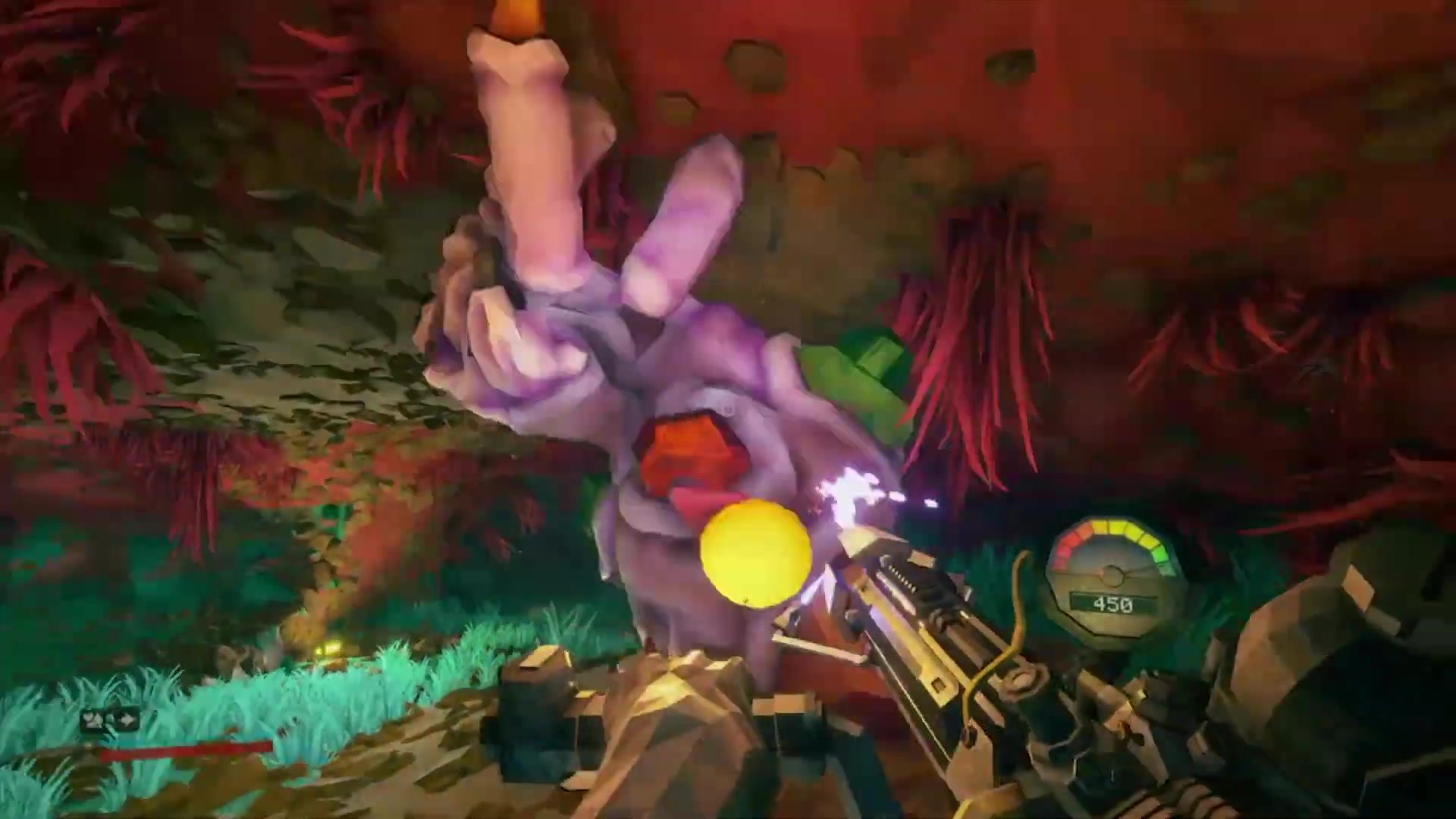Click the pickaxe icon near the health bar

(x=93, y=718)
